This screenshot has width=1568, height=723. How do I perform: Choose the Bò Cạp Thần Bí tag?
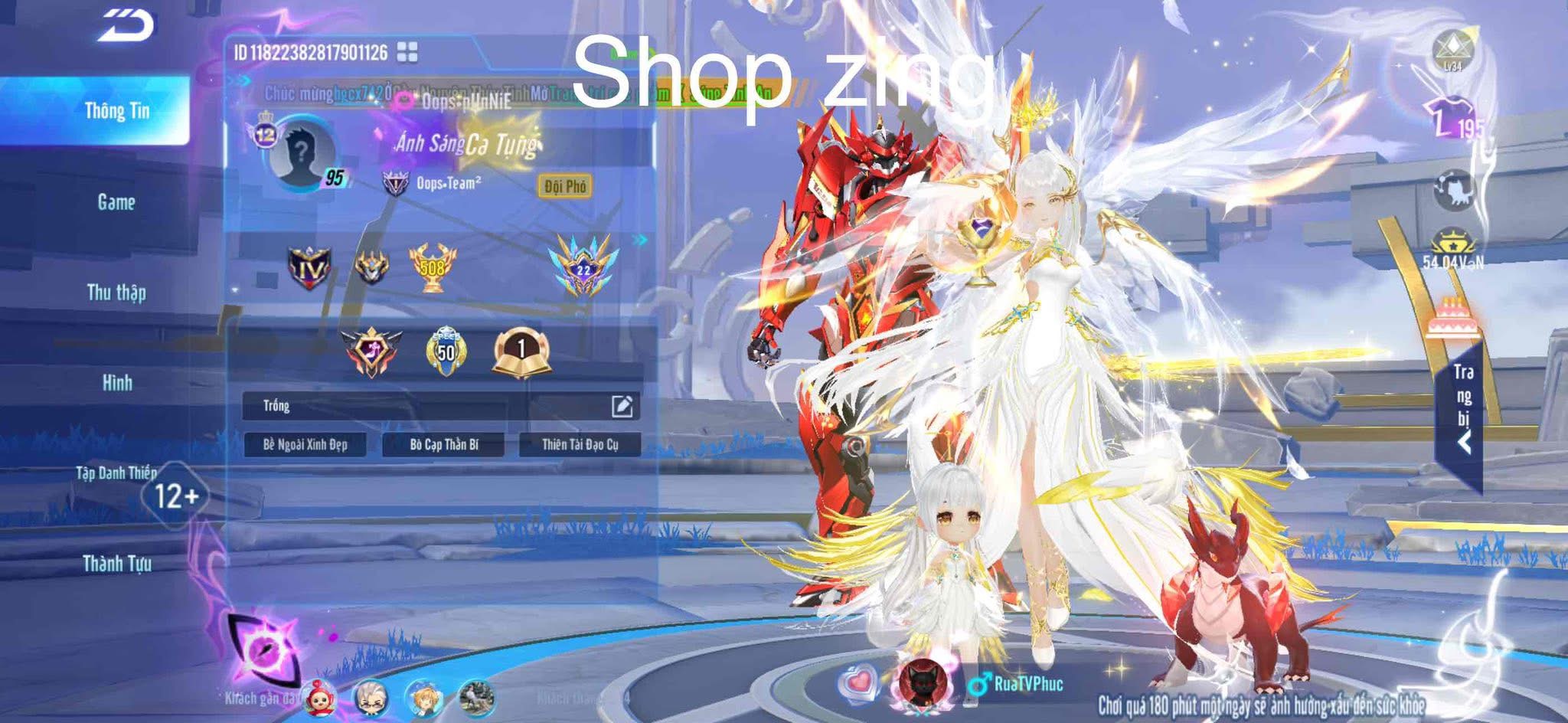tap(443, 444)
